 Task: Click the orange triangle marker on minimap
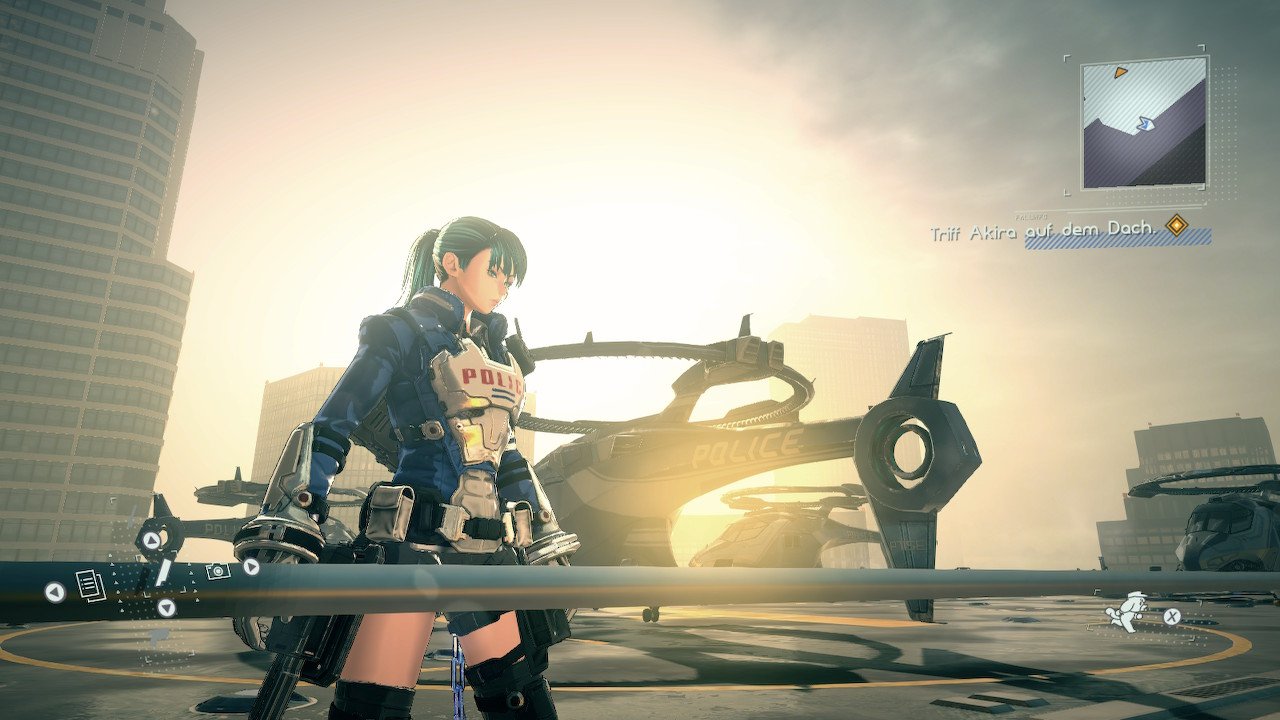[1121, 72]
